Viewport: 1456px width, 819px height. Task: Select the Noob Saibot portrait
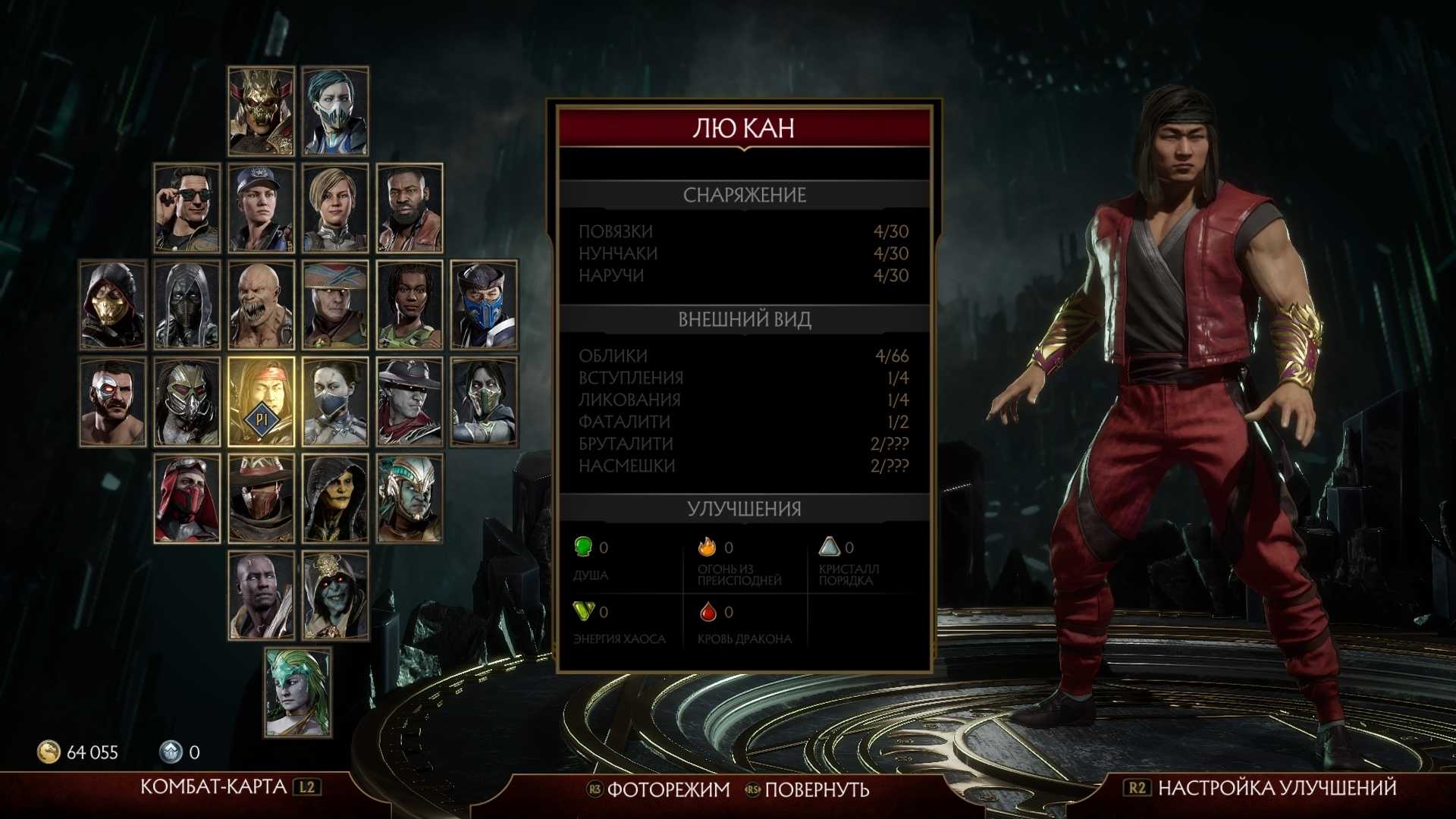coord(187,305)
